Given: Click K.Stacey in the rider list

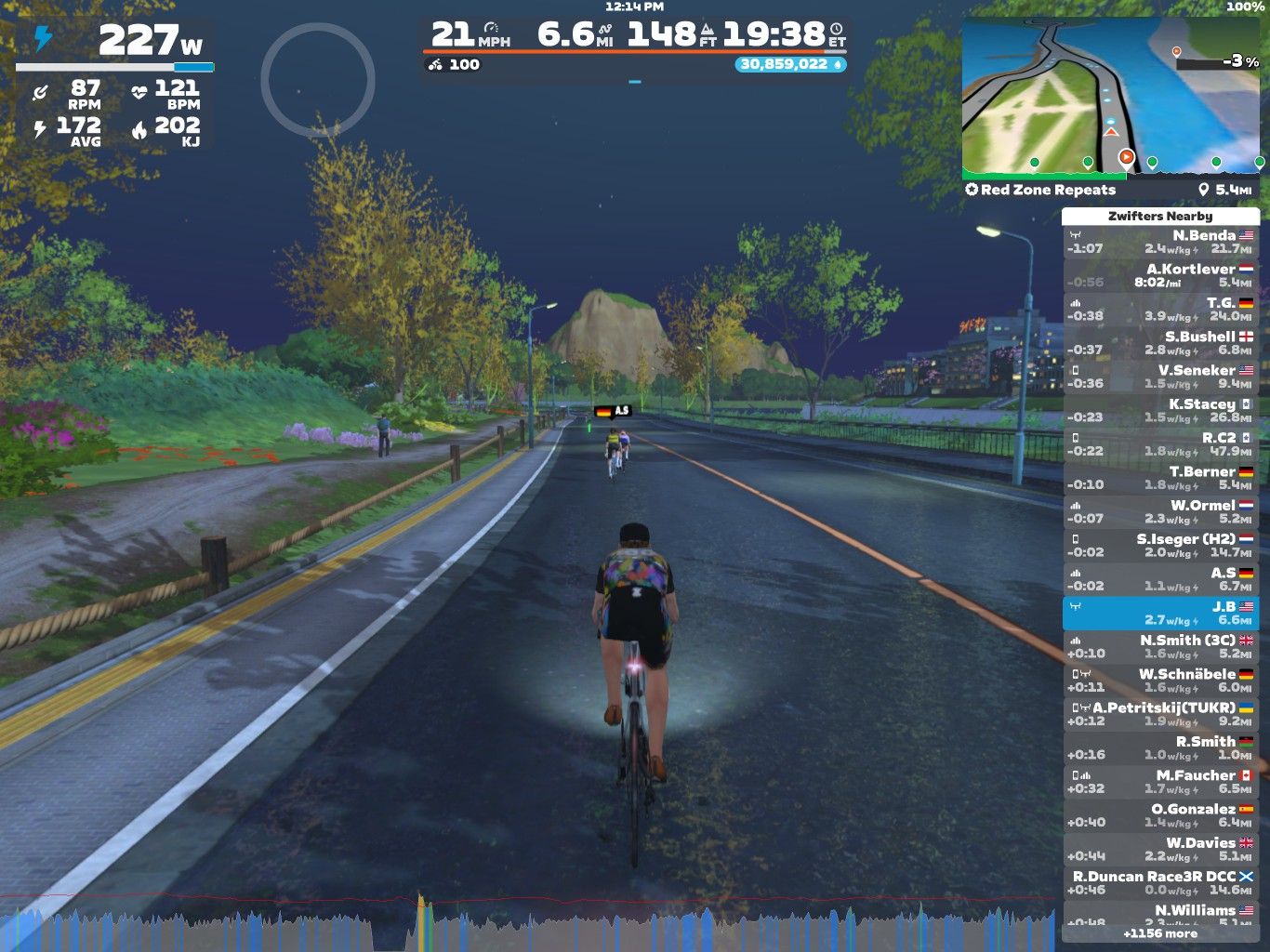Looking at the screenshot, I should coord(1160,410).
